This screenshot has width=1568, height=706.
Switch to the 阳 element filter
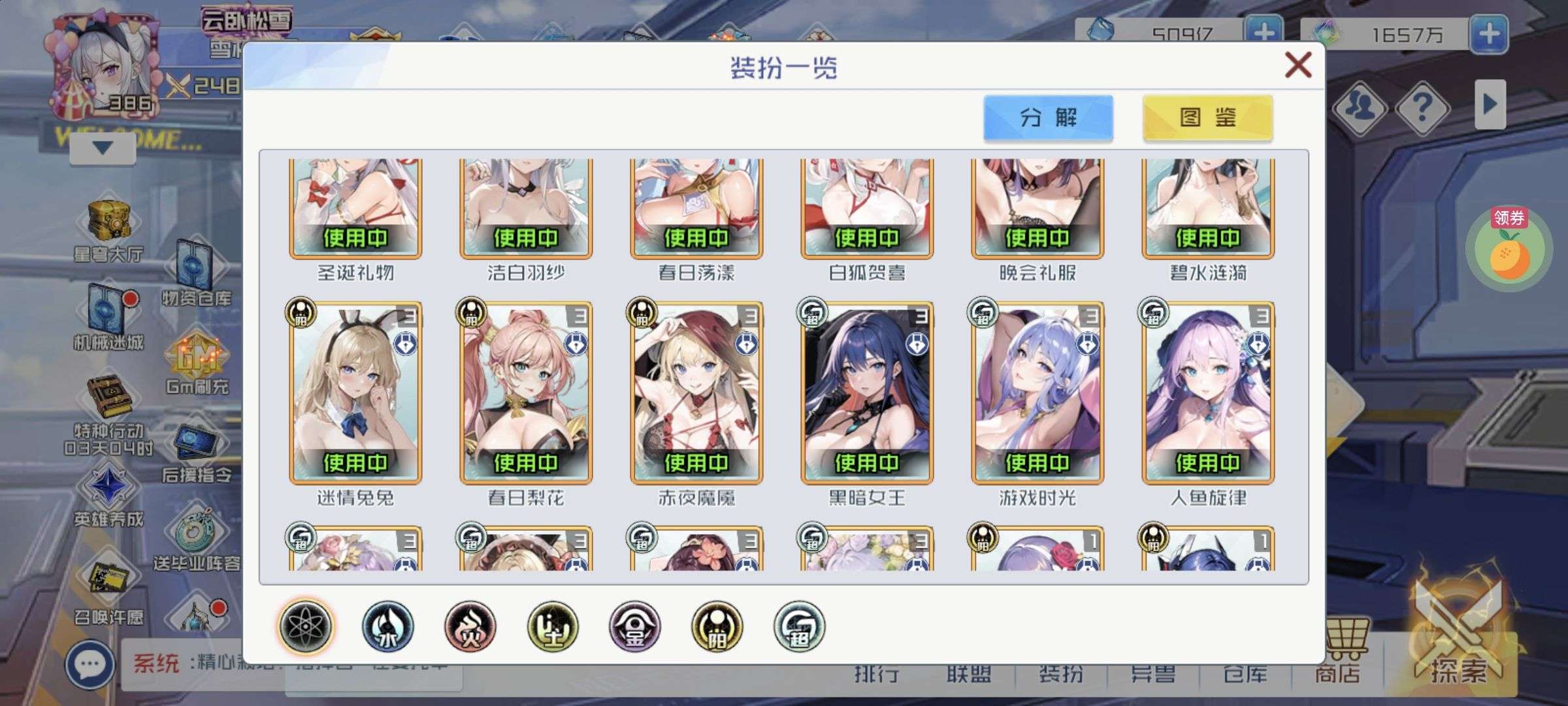(717, 626)
